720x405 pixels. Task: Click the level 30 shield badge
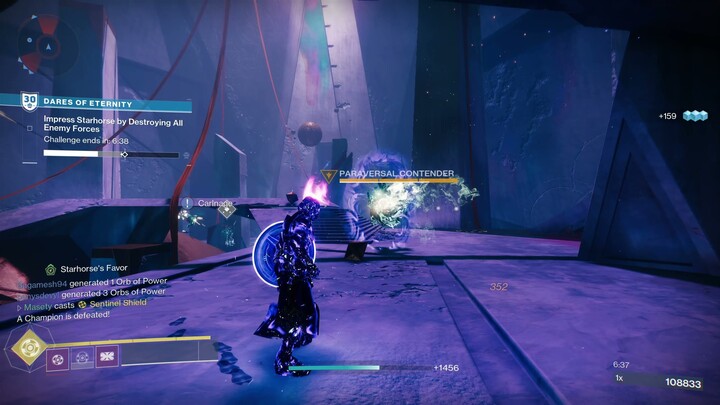[x=30, y=102]
